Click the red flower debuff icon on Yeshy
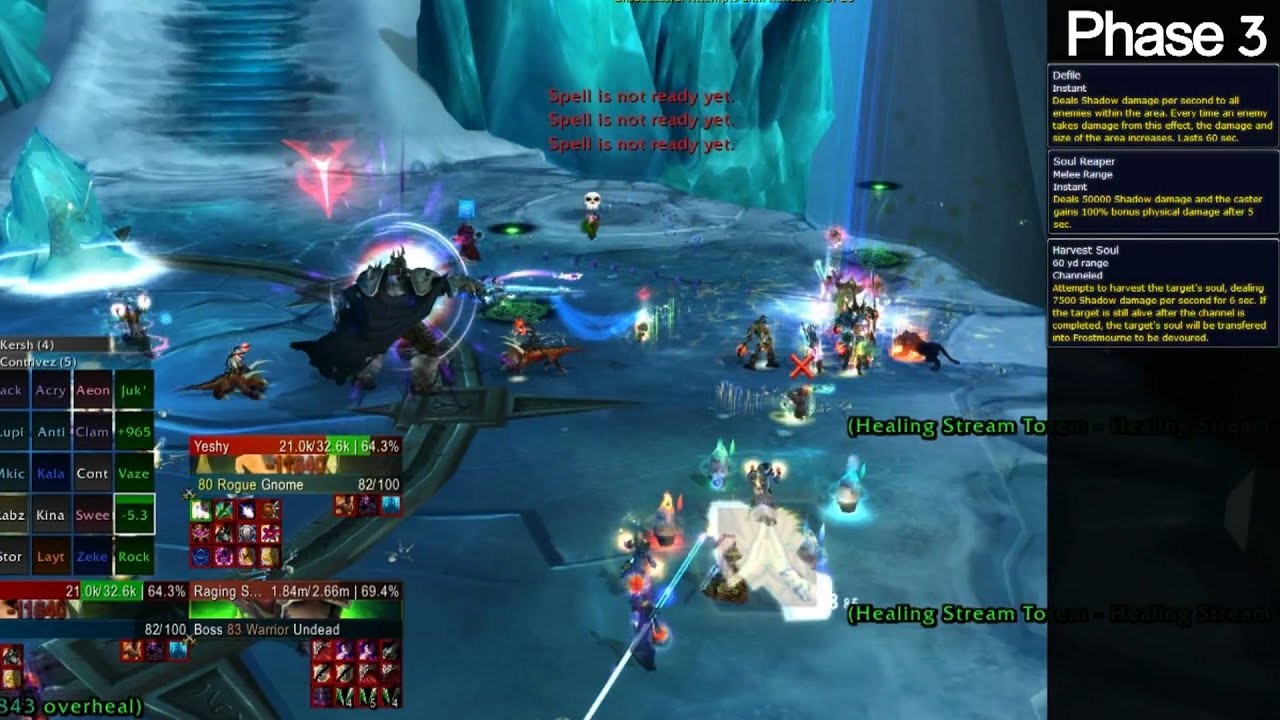The image size is (1280, 720). [x=270, y=532]
